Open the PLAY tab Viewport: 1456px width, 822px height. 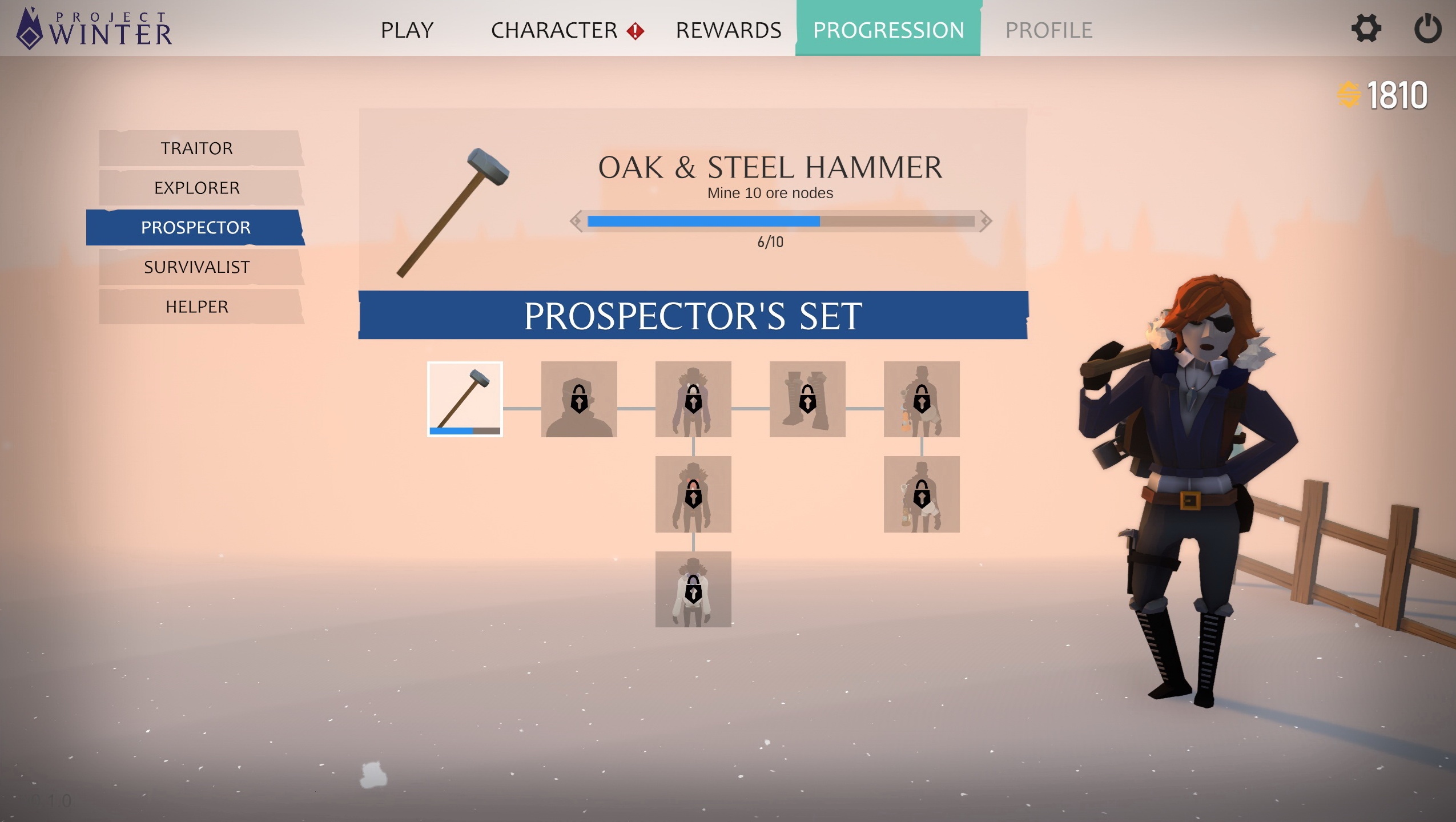pyautogui.click(x=407, y=30)
